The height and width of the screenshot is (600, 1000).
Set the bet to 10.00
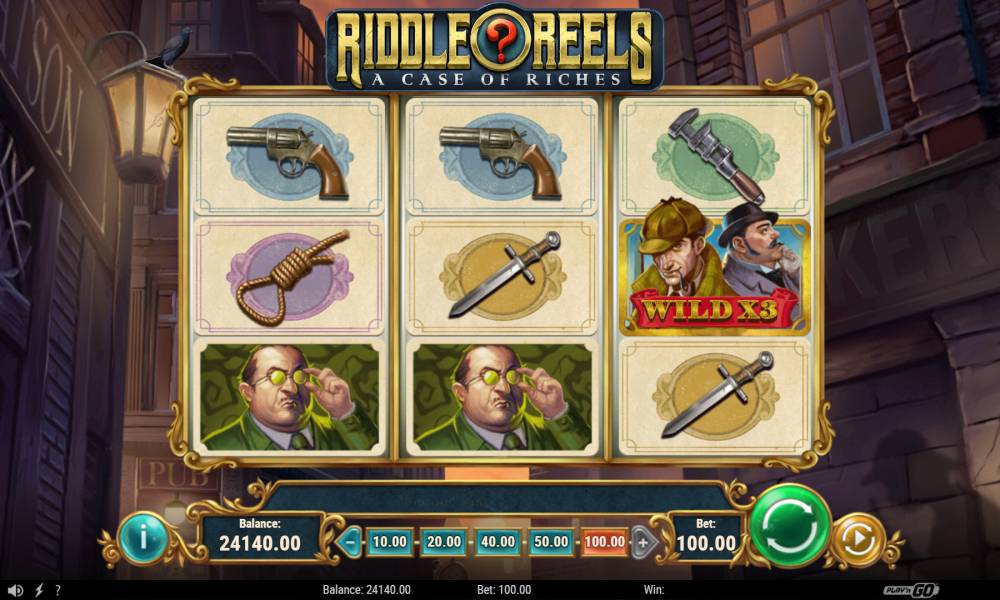[x=389, y=542]
